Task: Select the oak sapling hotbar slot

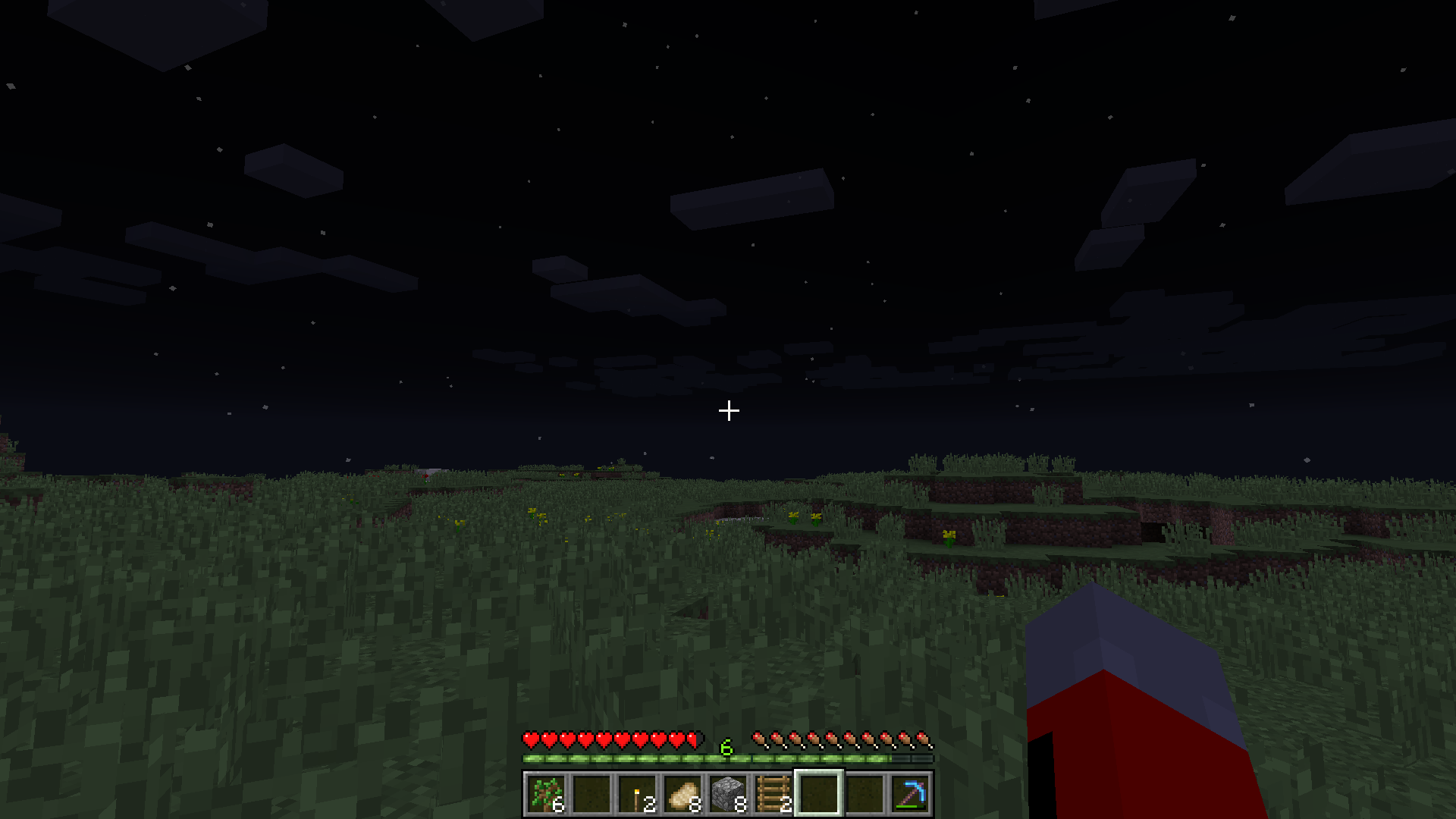Action: point(546,794)
